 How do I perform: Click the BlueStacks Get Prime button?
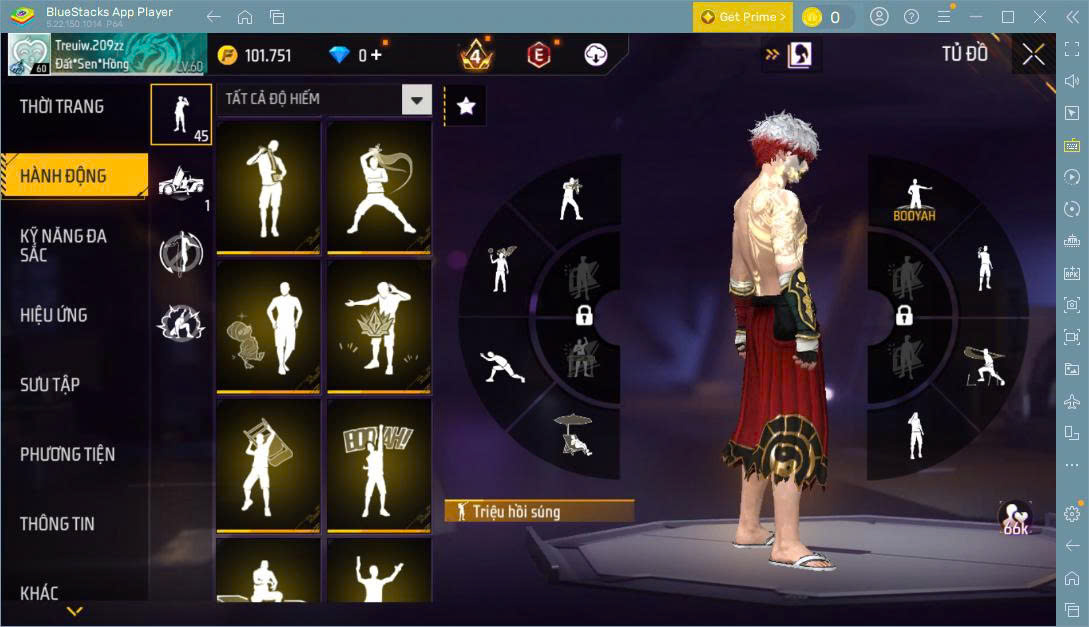(x=743, y=17)
